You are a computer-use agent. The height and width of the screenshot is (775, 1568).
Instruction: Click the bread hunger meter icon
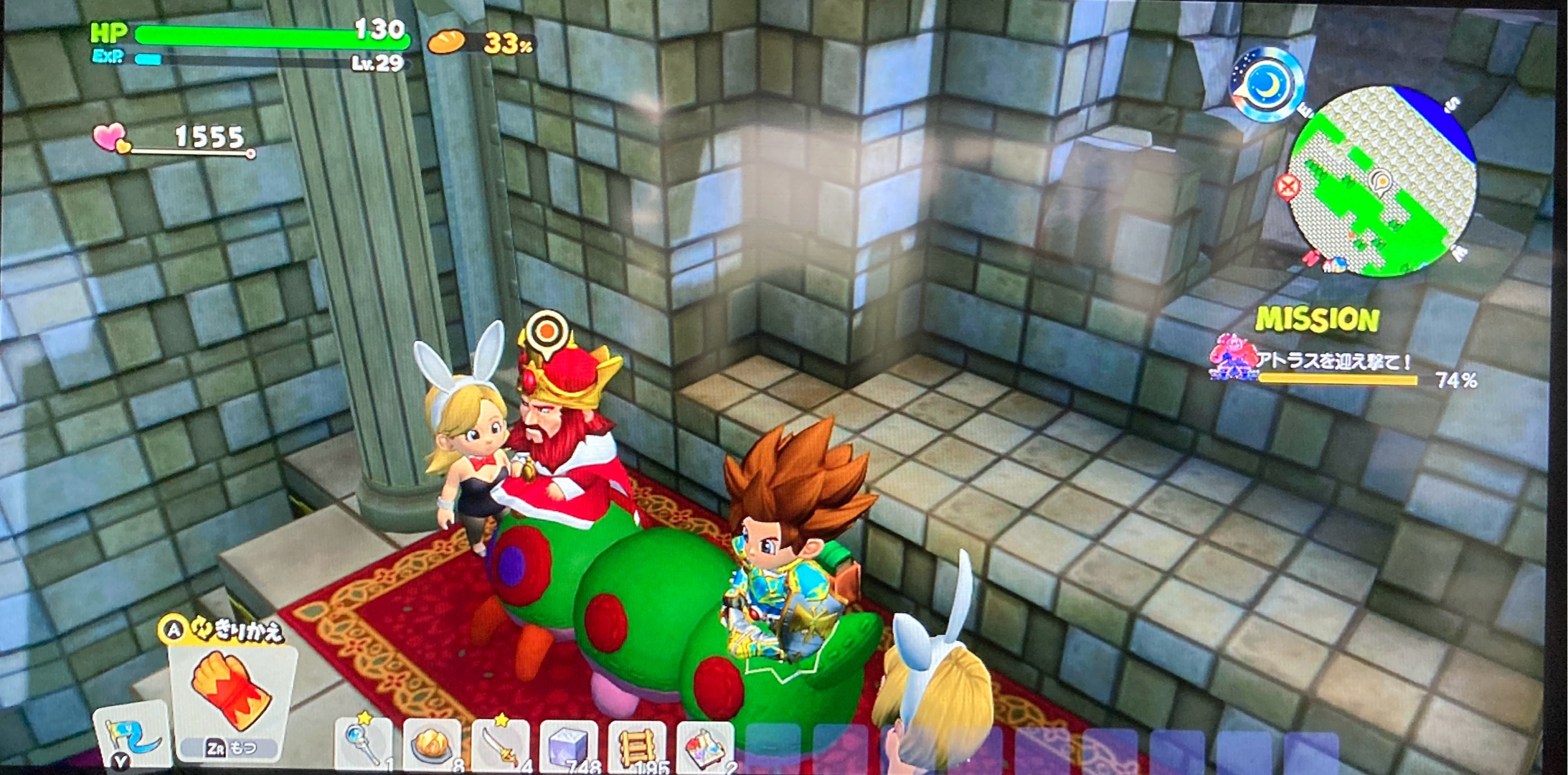coord(446,42)
